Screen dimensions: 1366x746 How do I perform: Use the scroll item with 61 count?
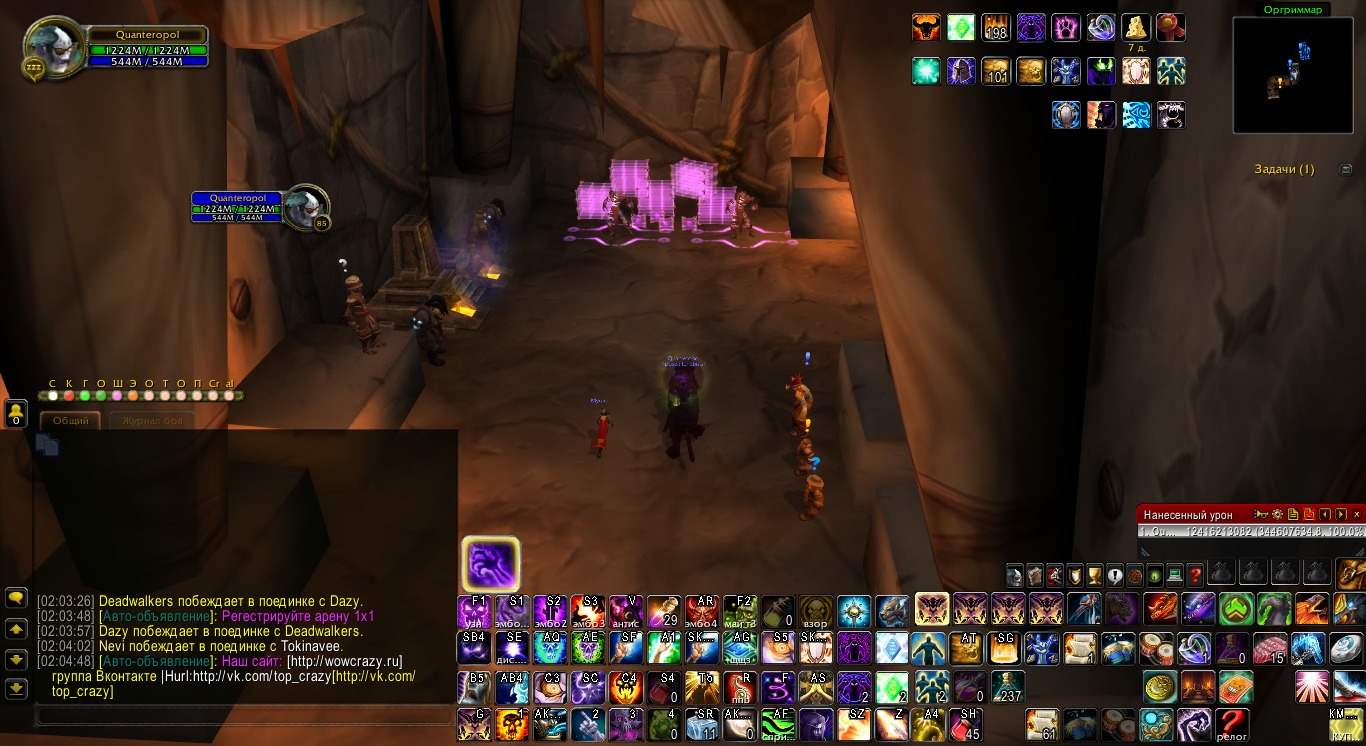(x=1042, y=723)
